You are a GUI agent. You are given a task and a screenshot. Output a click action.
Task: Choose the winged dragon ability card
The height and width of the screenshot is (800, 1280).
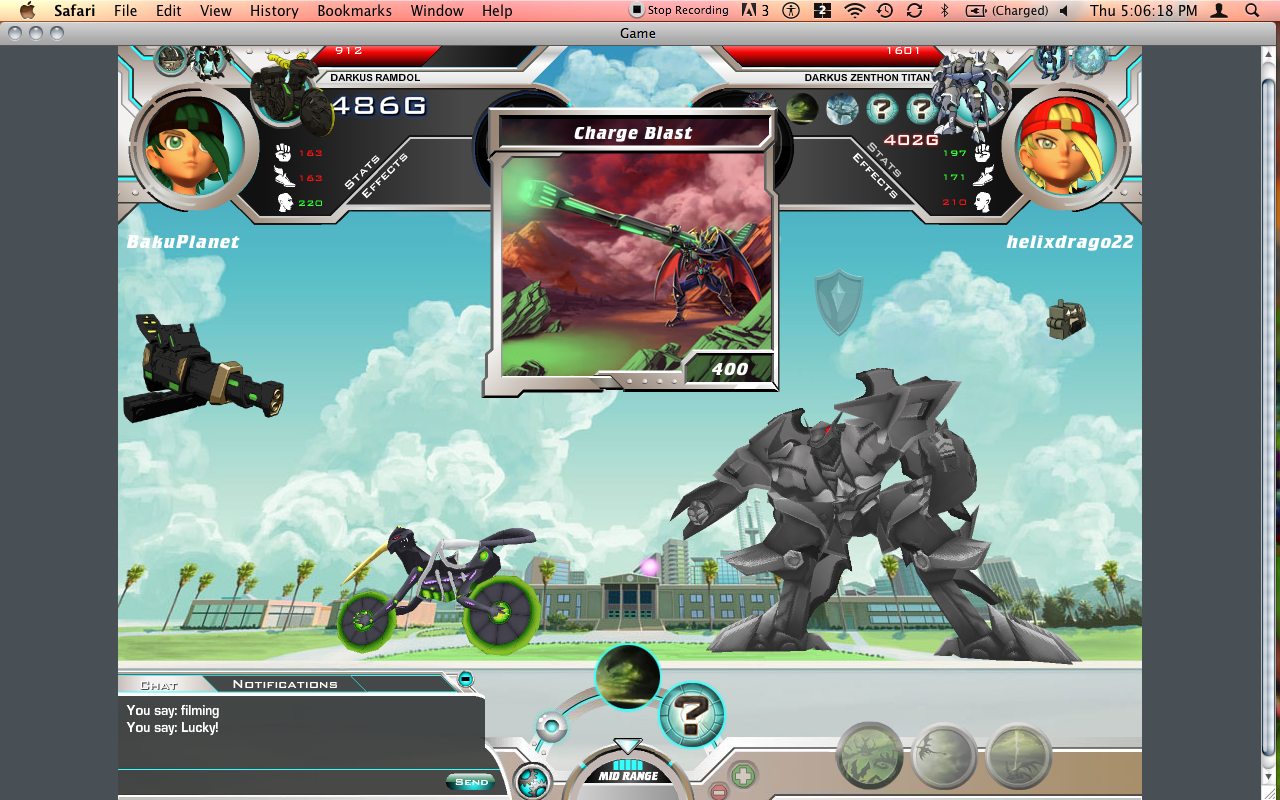click(x=944, y=757)
